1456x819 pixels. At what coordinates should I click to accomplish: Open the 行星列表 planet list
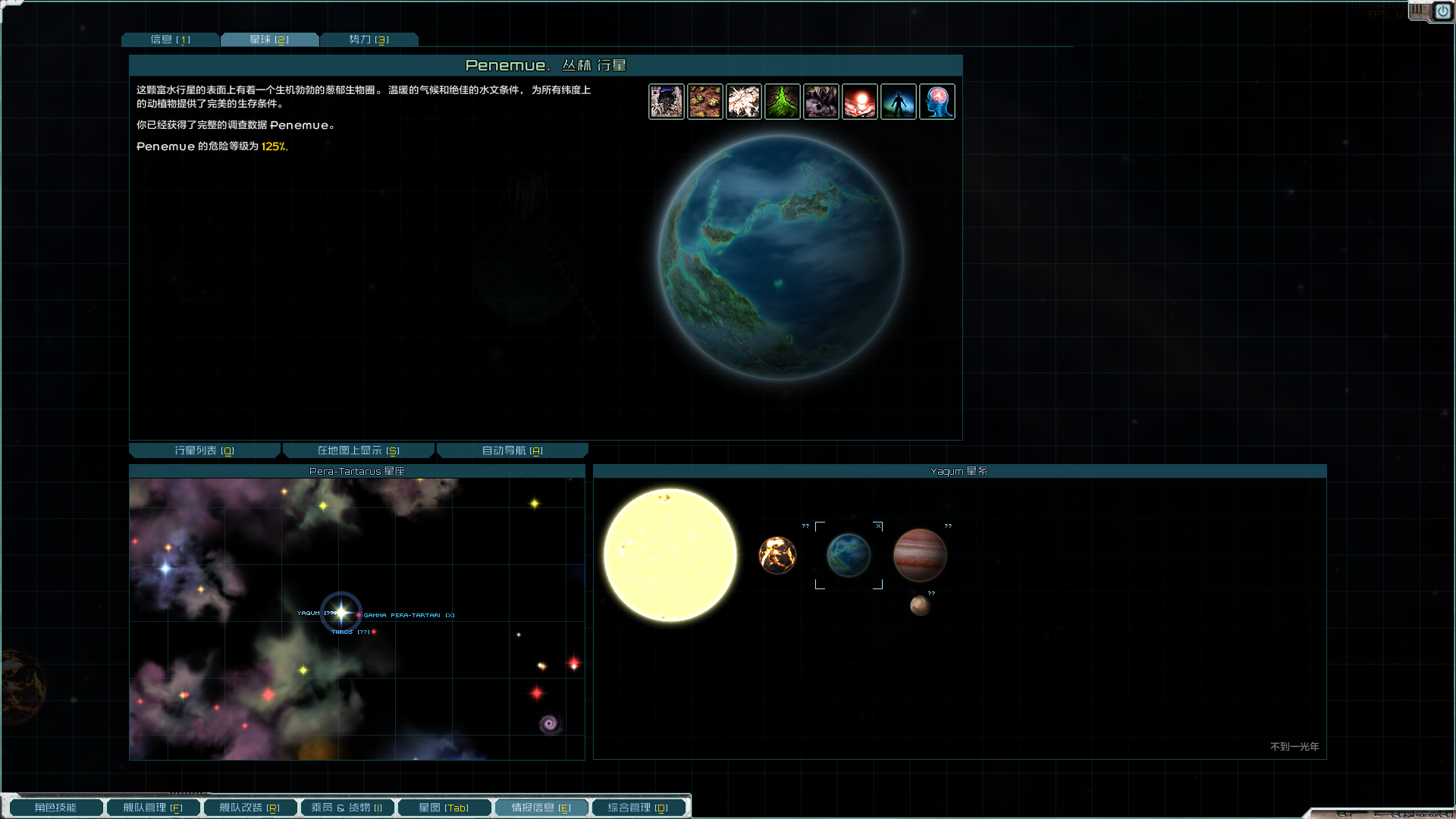[x=204, y=450]
